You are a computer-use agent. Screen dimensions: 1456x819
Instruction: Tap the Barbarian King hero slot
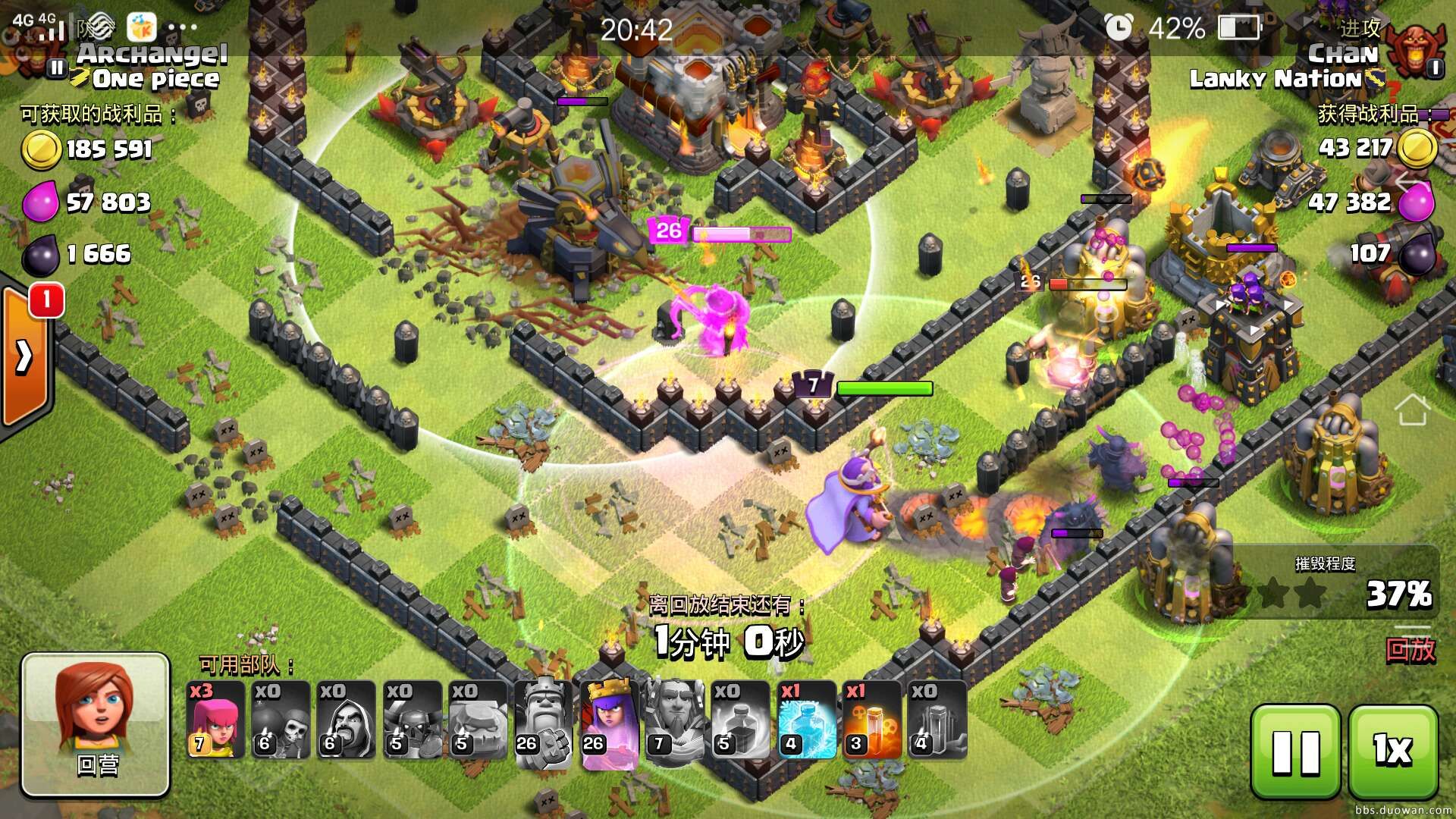pos(543,720)
